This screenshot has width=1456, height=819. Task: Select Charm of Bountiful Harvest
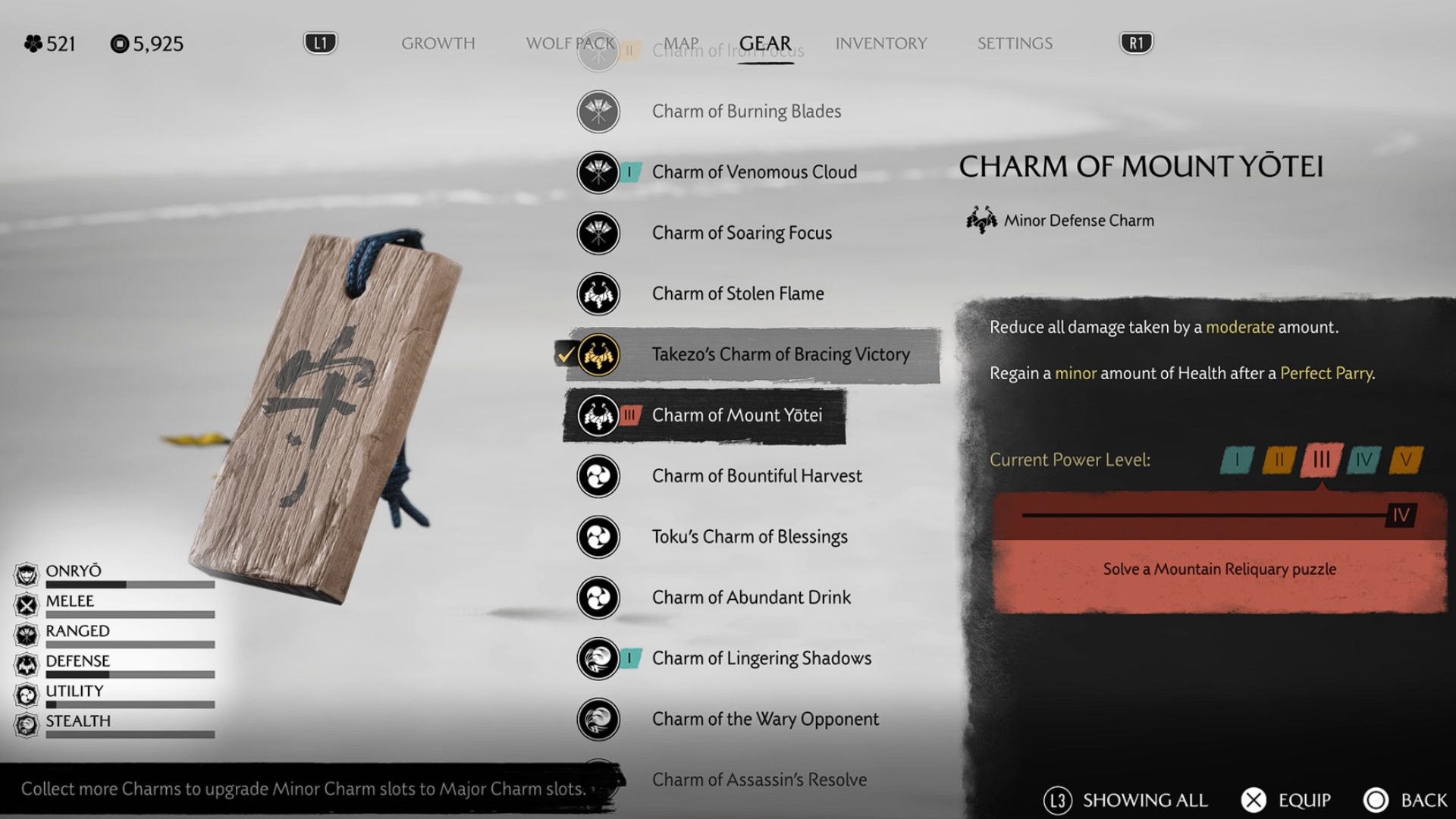(x=756, y=475)
